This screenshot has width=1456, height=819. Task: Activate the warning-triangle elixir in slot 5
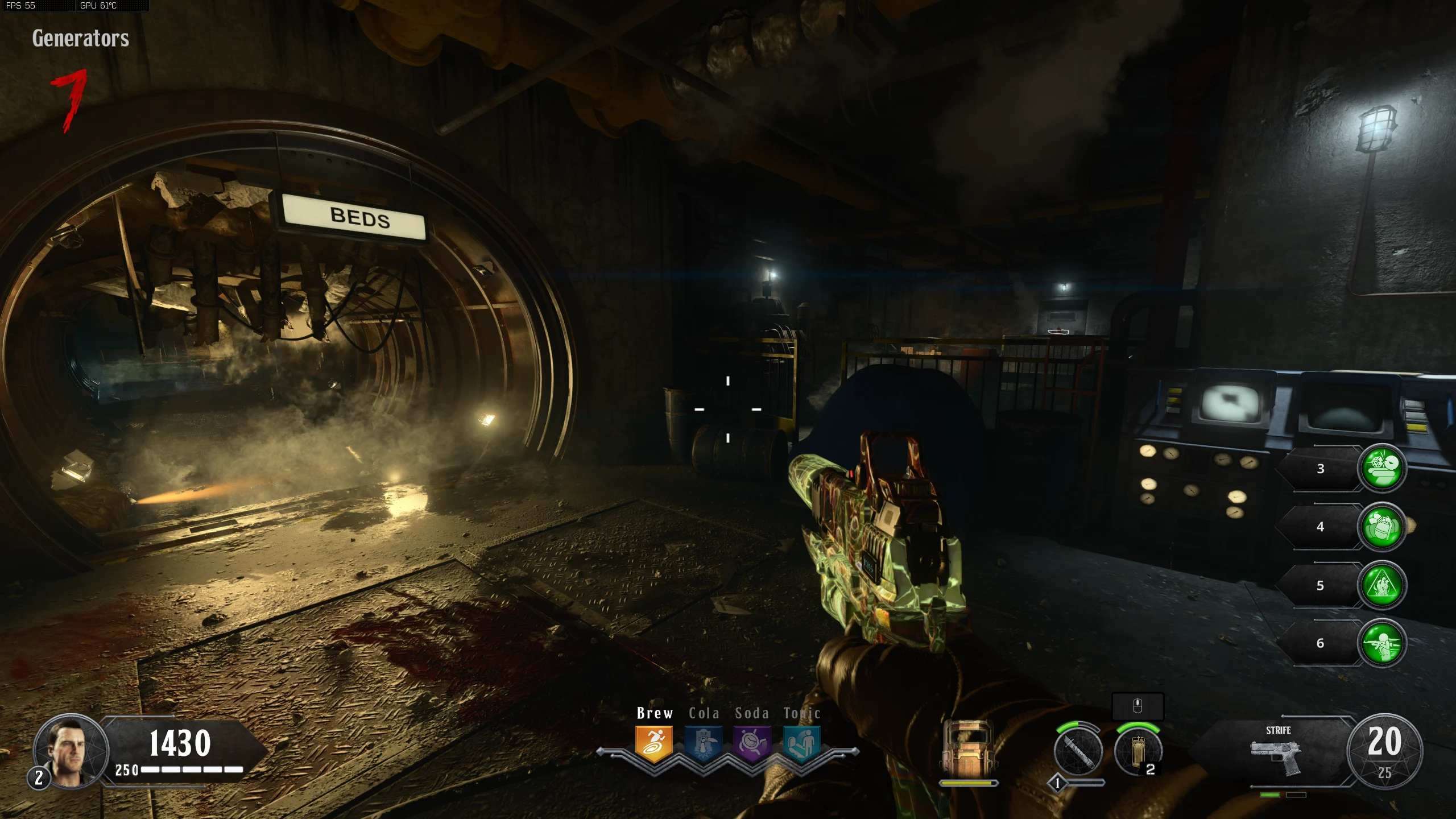pos(1382,585)
